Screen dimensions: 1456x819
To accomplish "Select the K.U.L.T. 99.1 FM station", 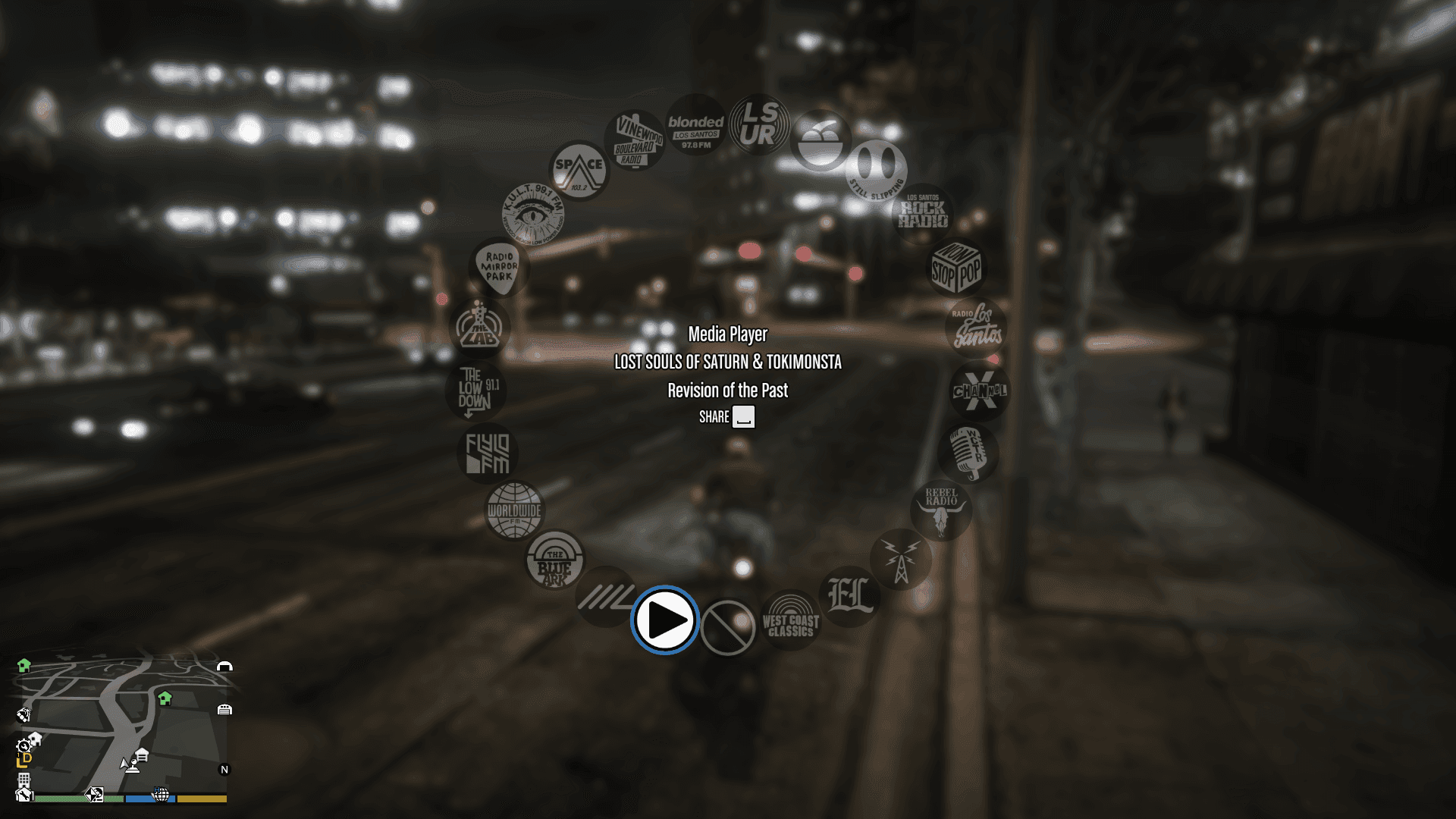I will (532, 215).
